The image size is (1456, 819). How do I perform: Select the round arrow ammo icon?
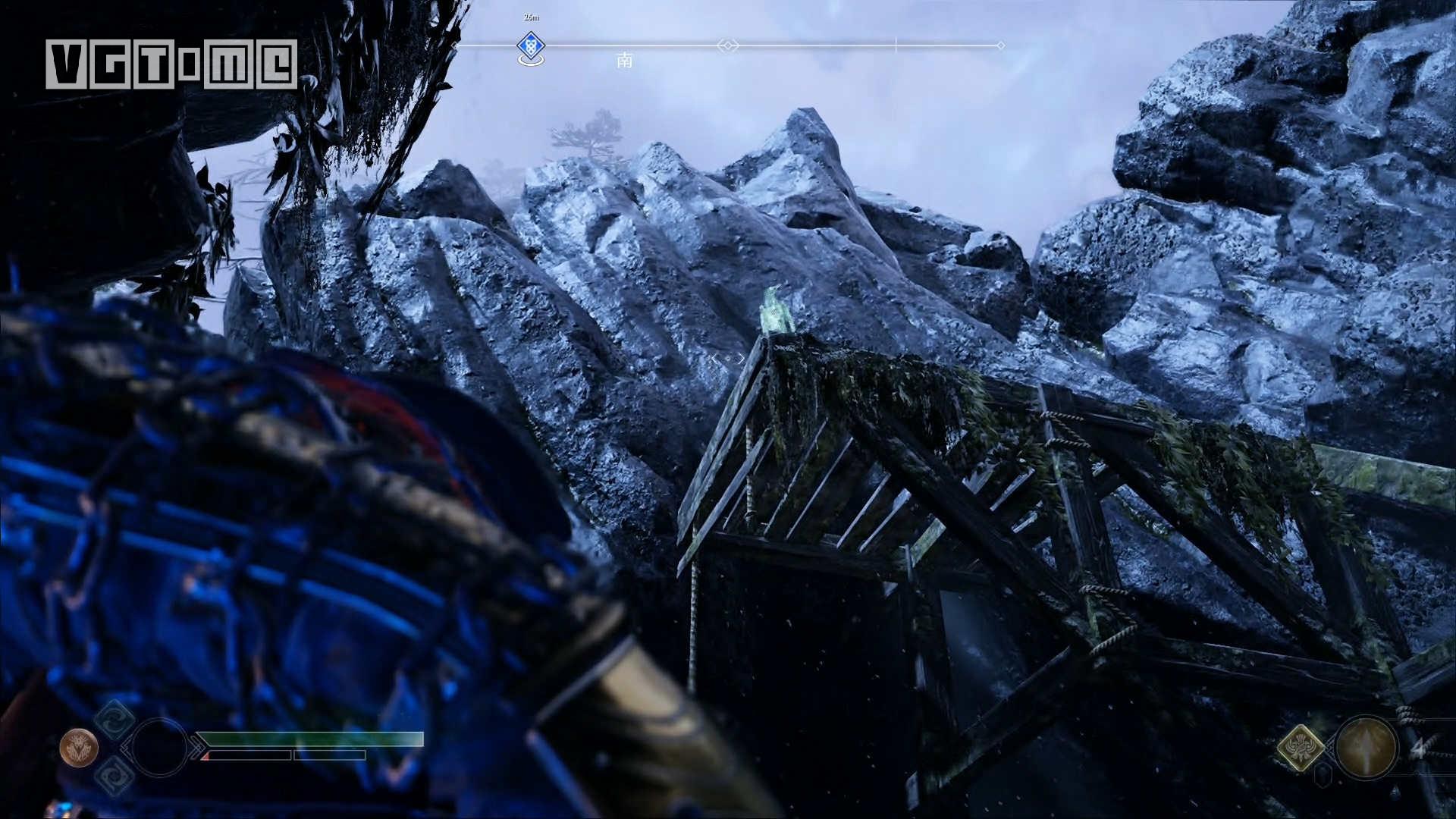1366,748
